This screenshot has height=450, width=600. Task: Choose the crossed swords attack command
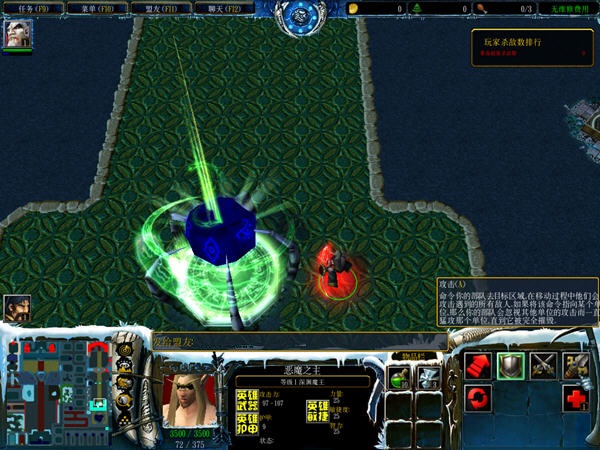(543, 366)
